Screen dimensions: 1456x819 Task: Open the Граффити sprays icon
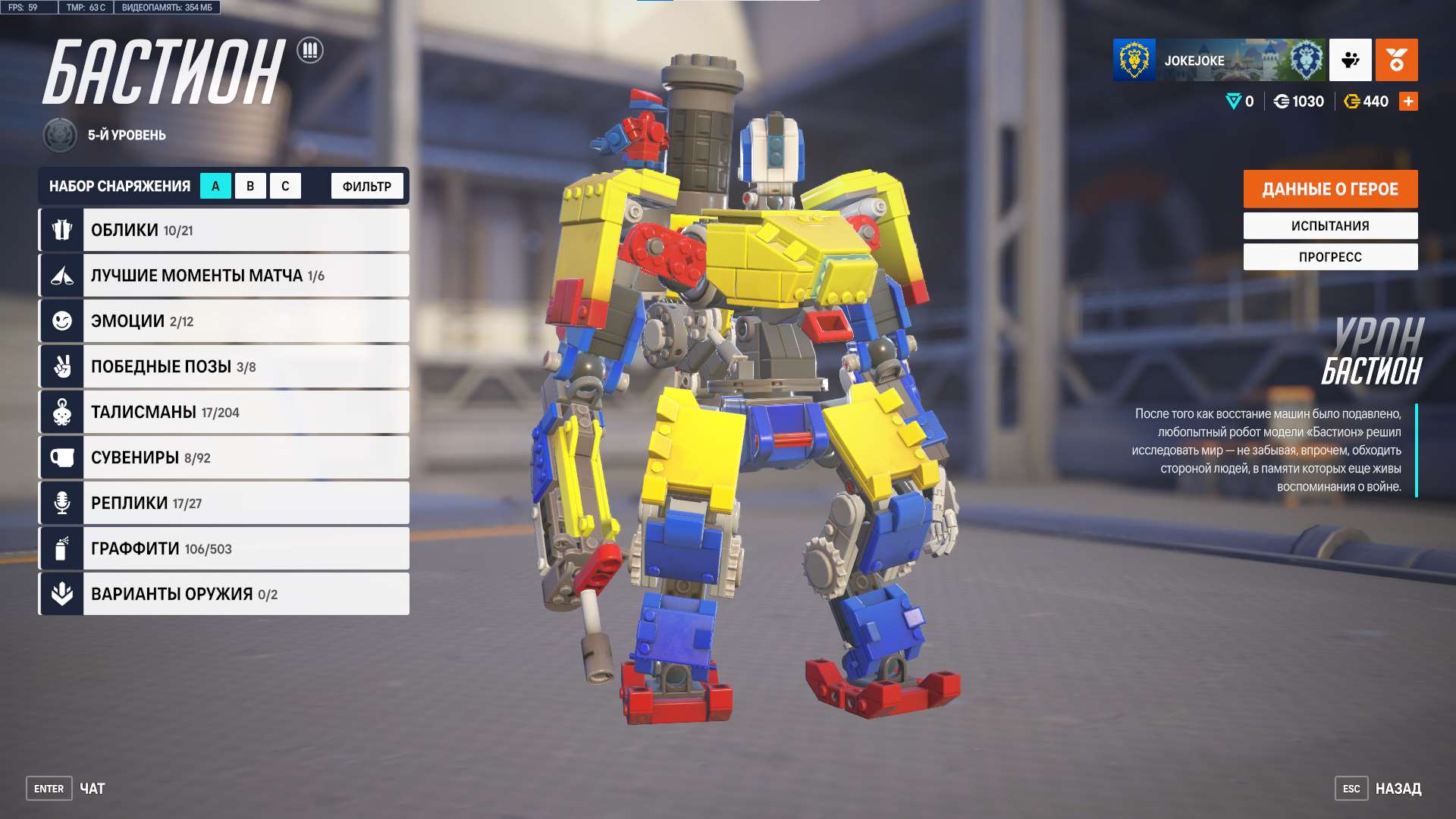tap(61, 548)
